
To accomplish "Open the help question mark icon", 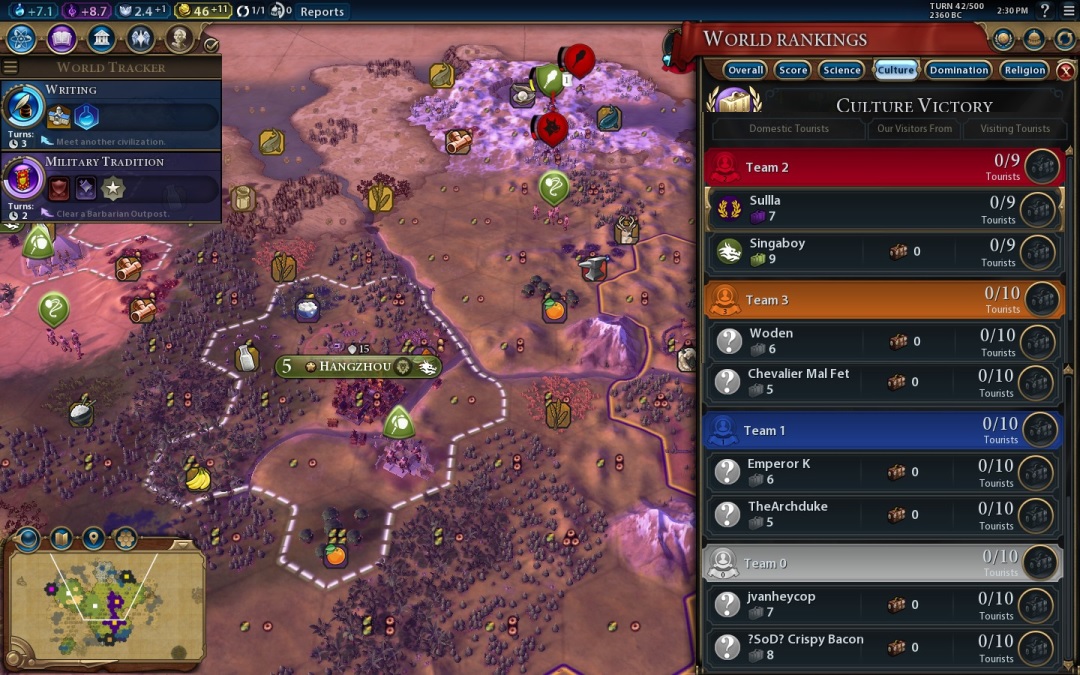I will pyautogui.click(x=1044, y=11).
